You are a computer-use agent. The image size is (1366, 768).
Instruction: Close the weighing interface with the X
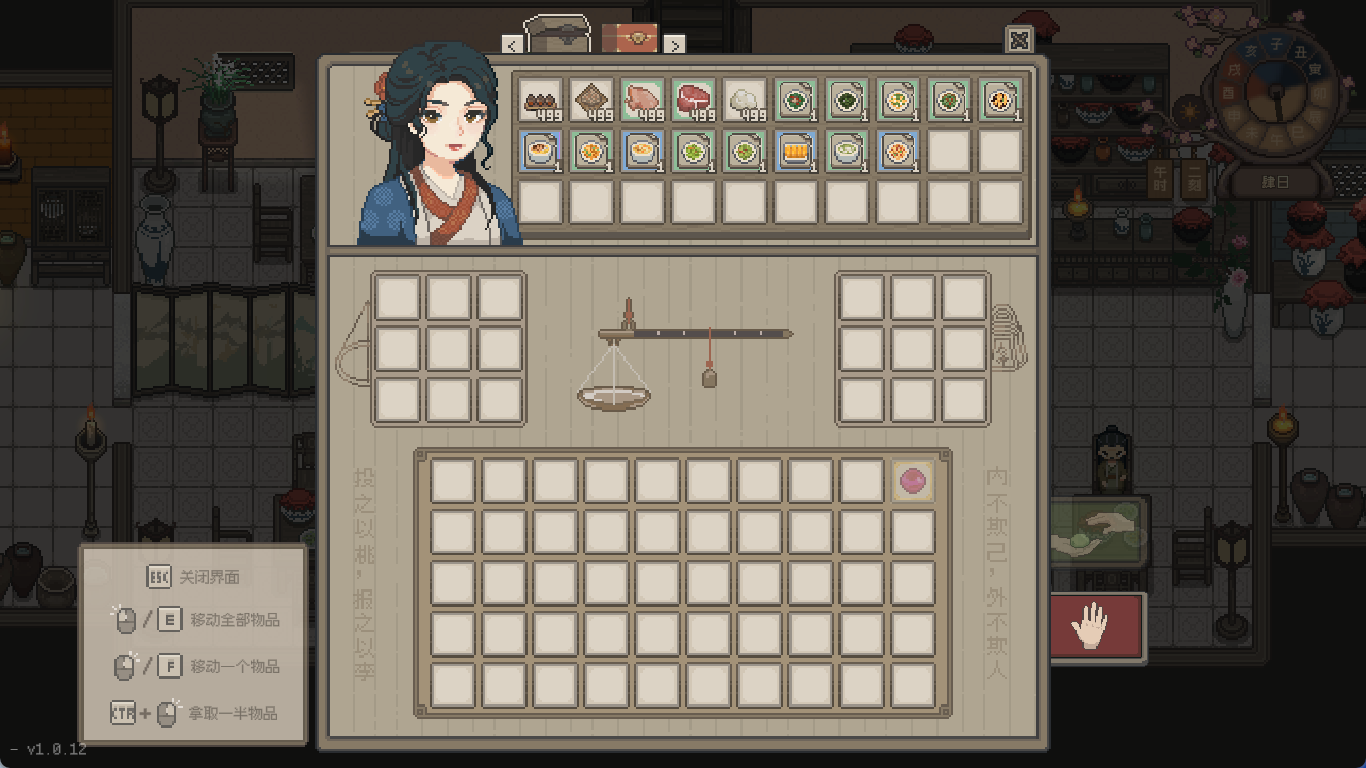tap(1020, 42)
